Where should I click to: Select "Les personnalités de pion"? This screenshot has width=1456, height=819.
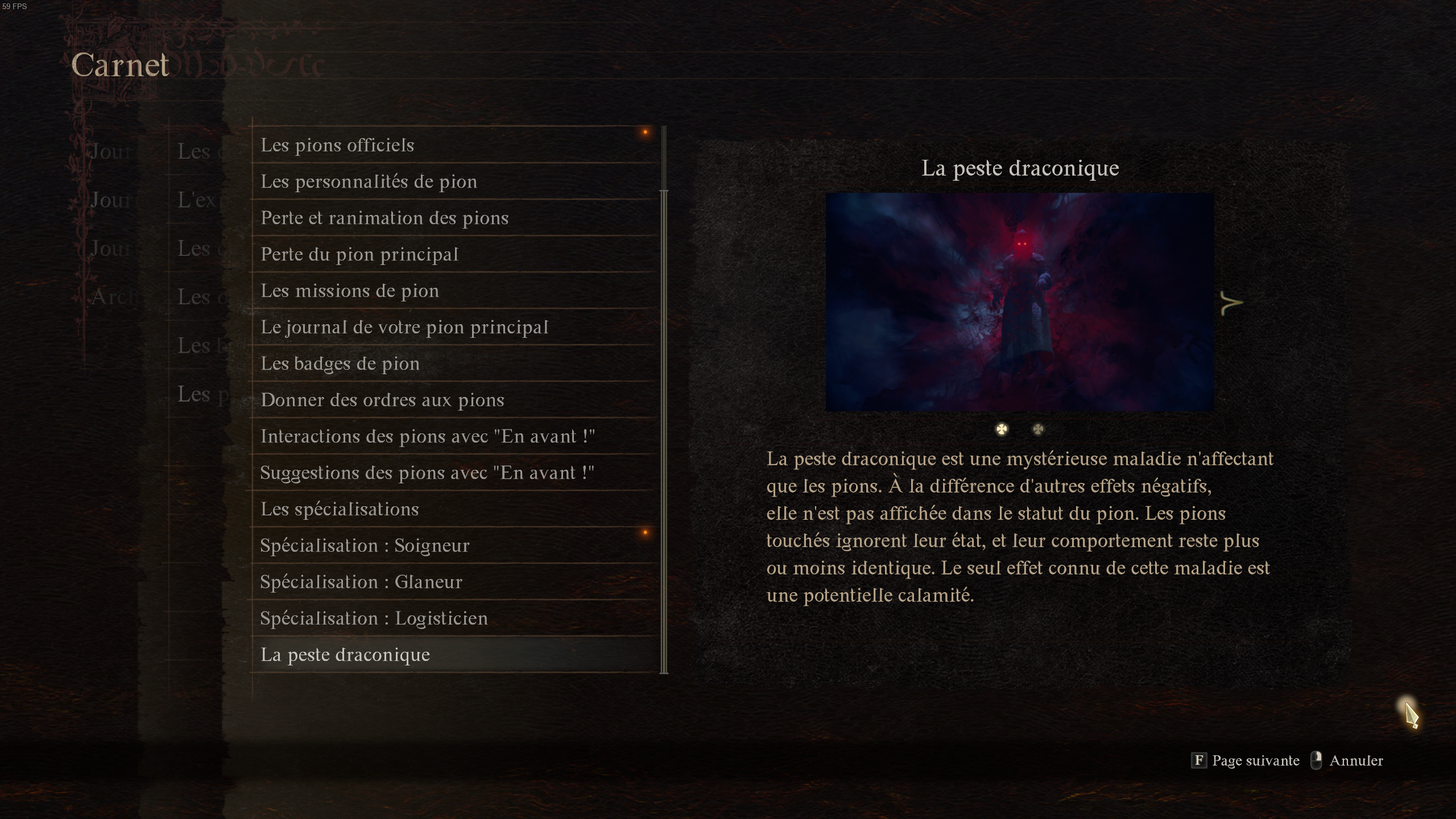pyautogui.click(x=369, y=181)
